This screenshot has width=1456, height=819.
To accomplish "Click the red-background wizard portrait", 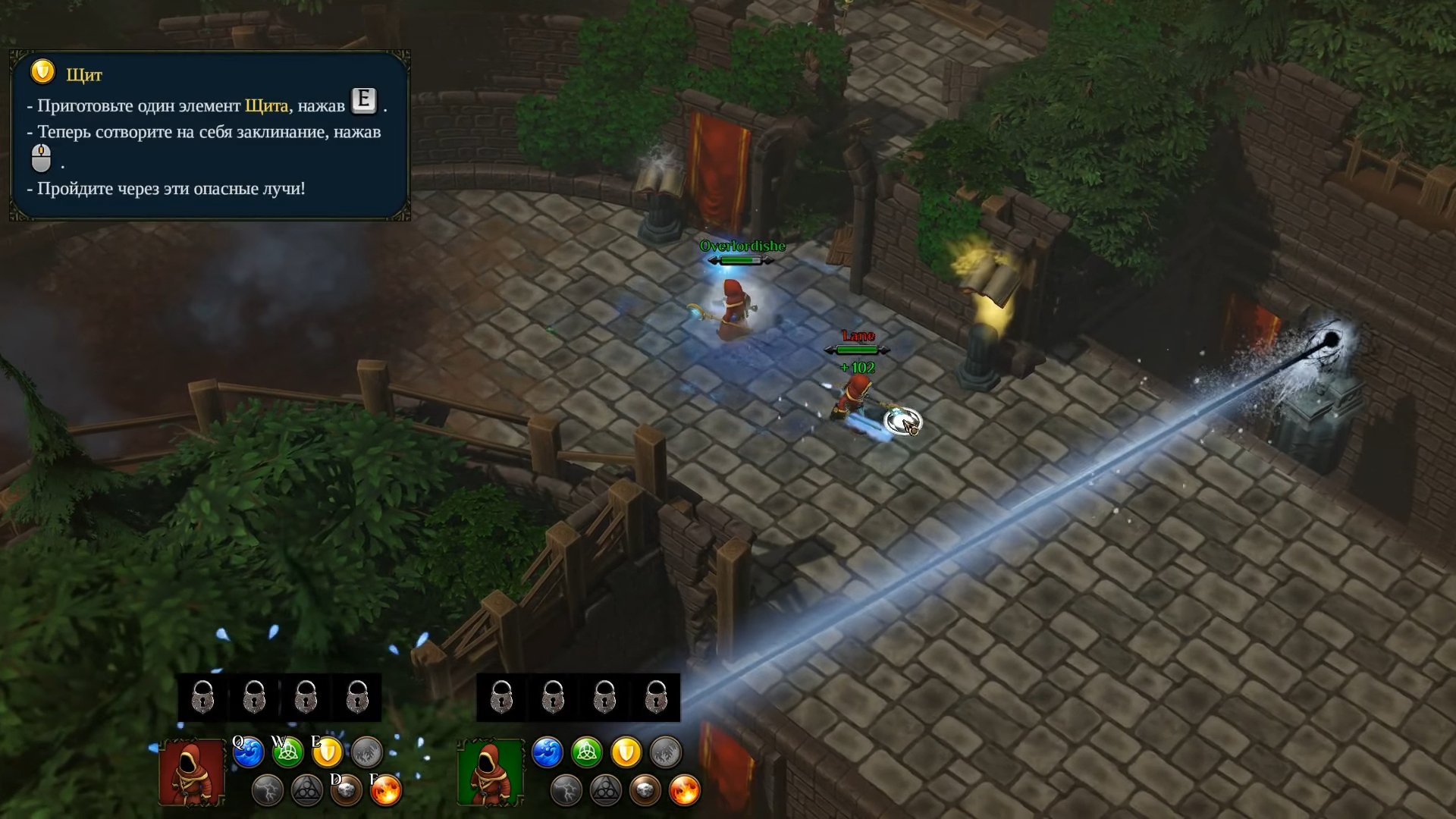I will click(191, 772).
